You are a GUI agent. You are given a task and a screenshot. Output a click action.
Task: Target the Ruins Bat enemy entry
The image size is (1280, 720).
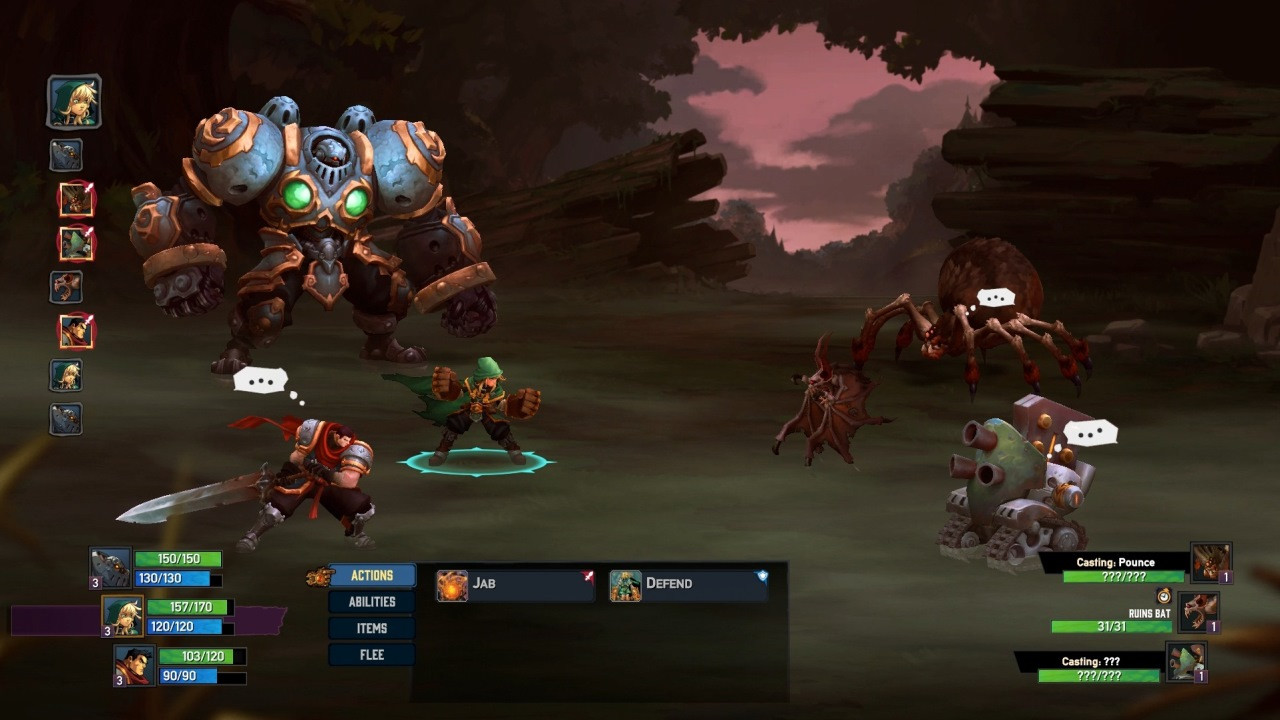point(1198,612)
